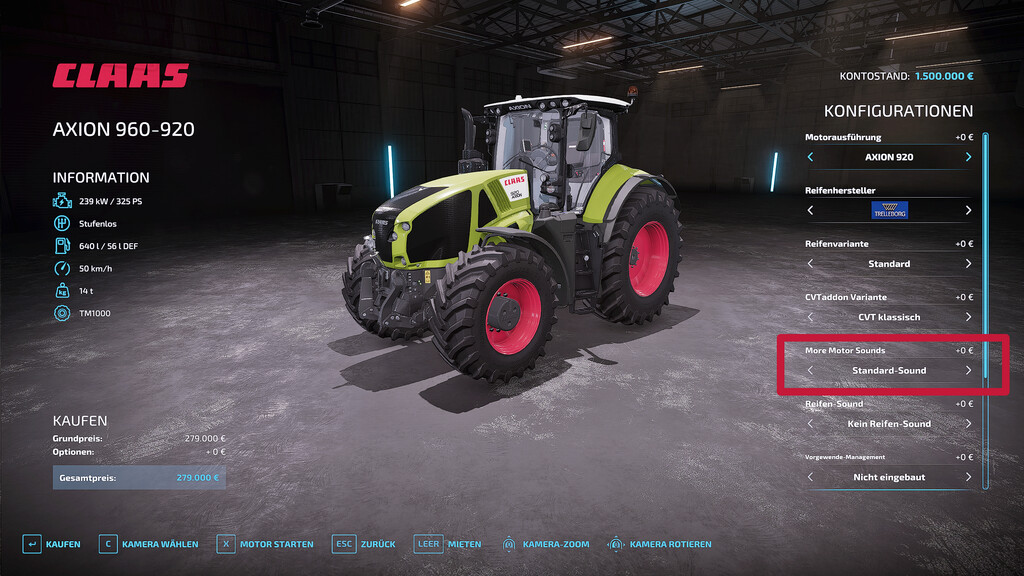The width and height of the screenshot is (1024, 576).
Task: Choose next Reifenvariante option
Action: click(x=968, y=264)
